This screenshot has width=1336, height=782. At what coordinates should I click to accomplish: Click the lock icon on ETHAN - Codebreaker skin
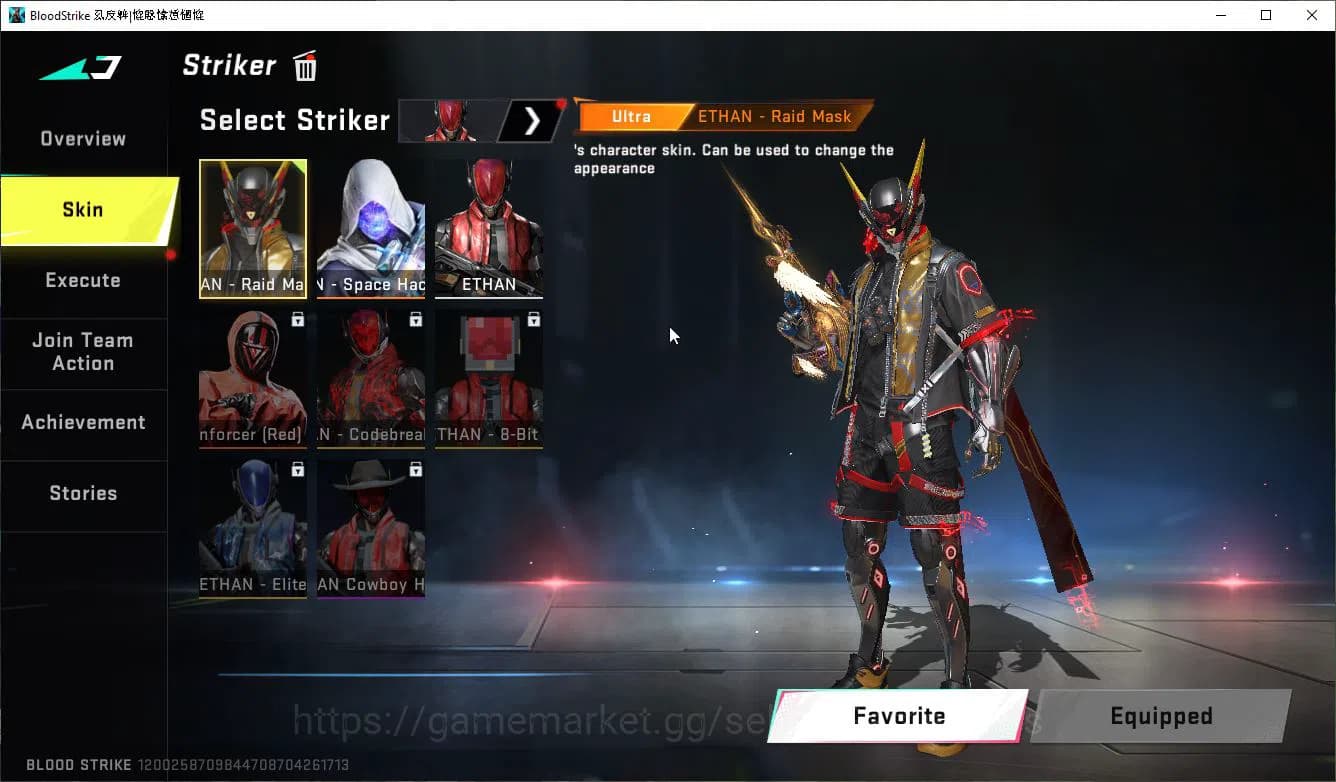(416, 319)
